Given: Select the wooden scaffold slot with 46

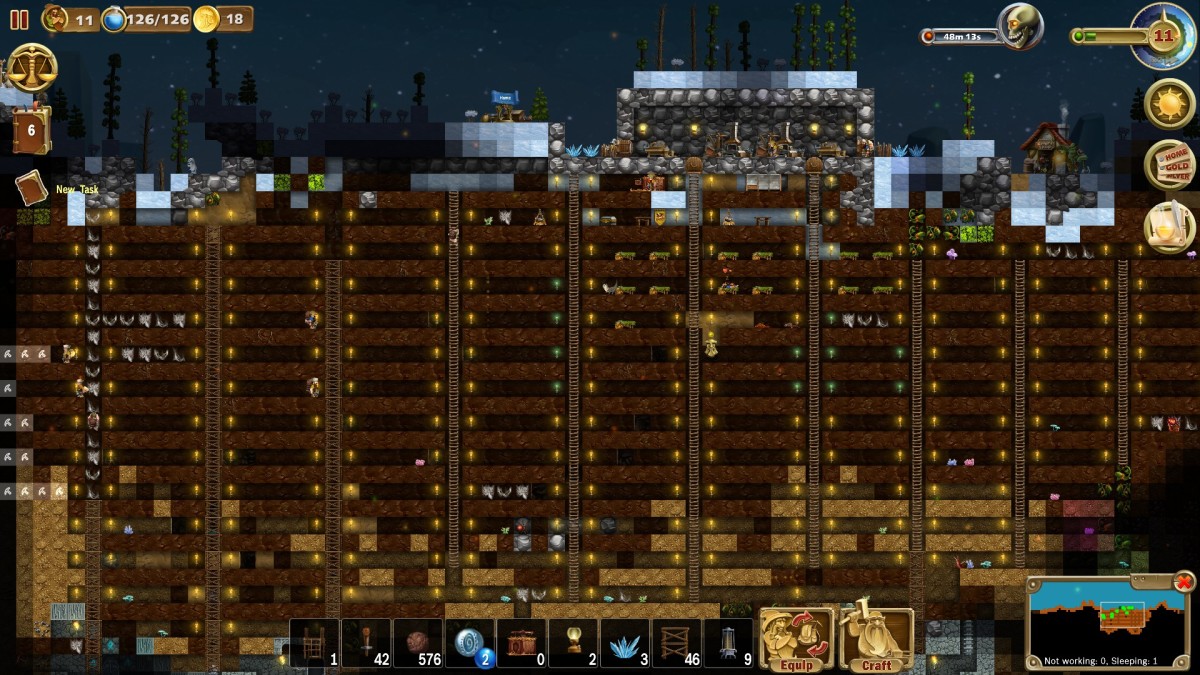Looking at the screenshot, I should (677, 643).
